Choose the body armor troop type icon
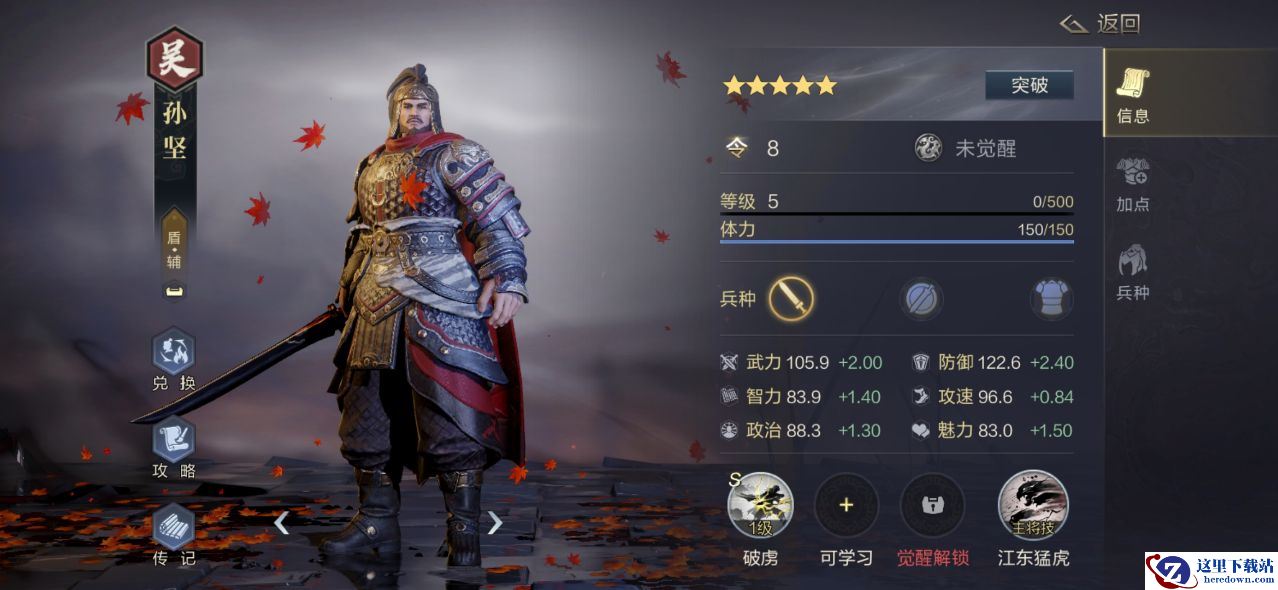Screen dimensions: 1278x590 [x=1050, y=298]
